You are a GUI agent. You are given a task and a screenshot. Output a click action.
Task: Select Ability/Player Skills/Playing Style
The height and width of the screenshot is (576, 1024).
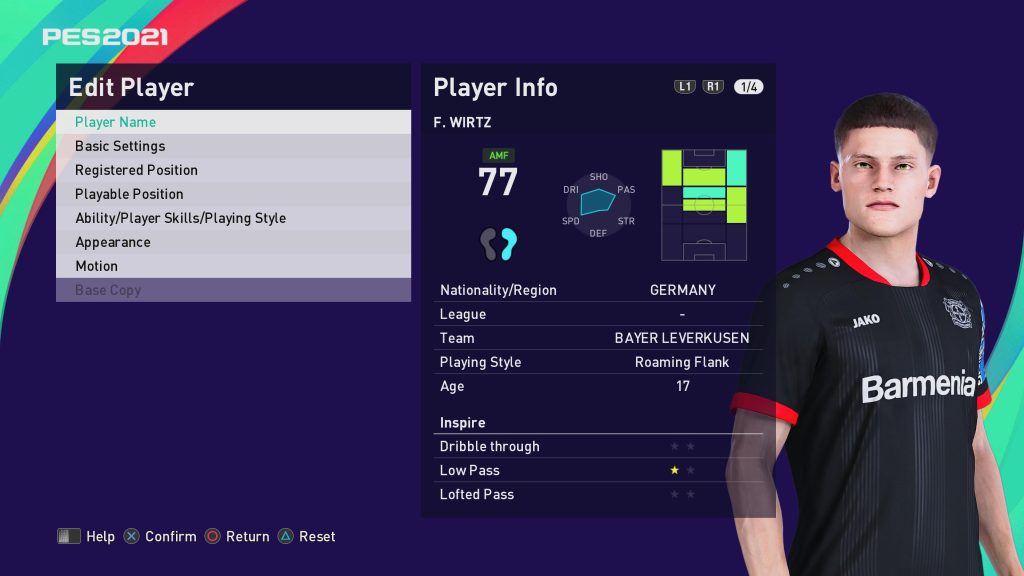pyautogui.click(x=232, y=218)
